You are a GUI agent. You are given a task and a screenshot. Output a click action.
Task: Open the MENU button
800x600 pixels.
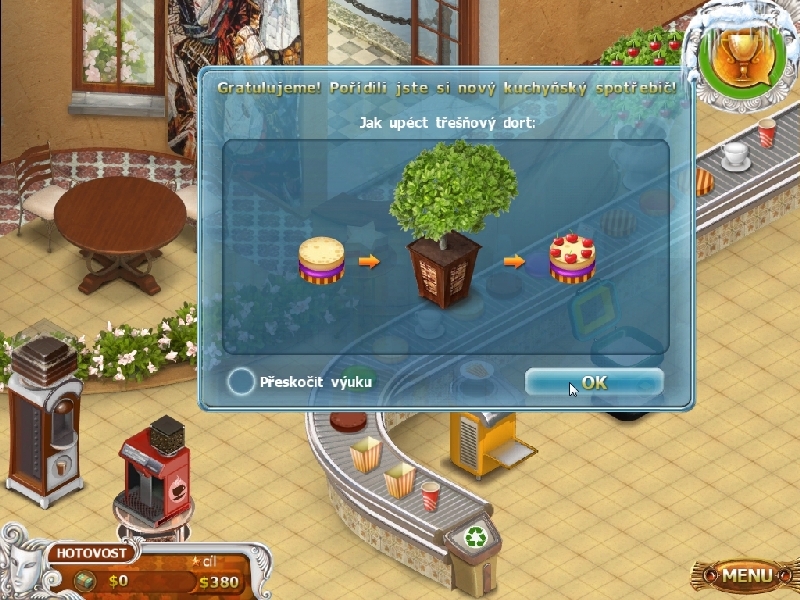747,575
